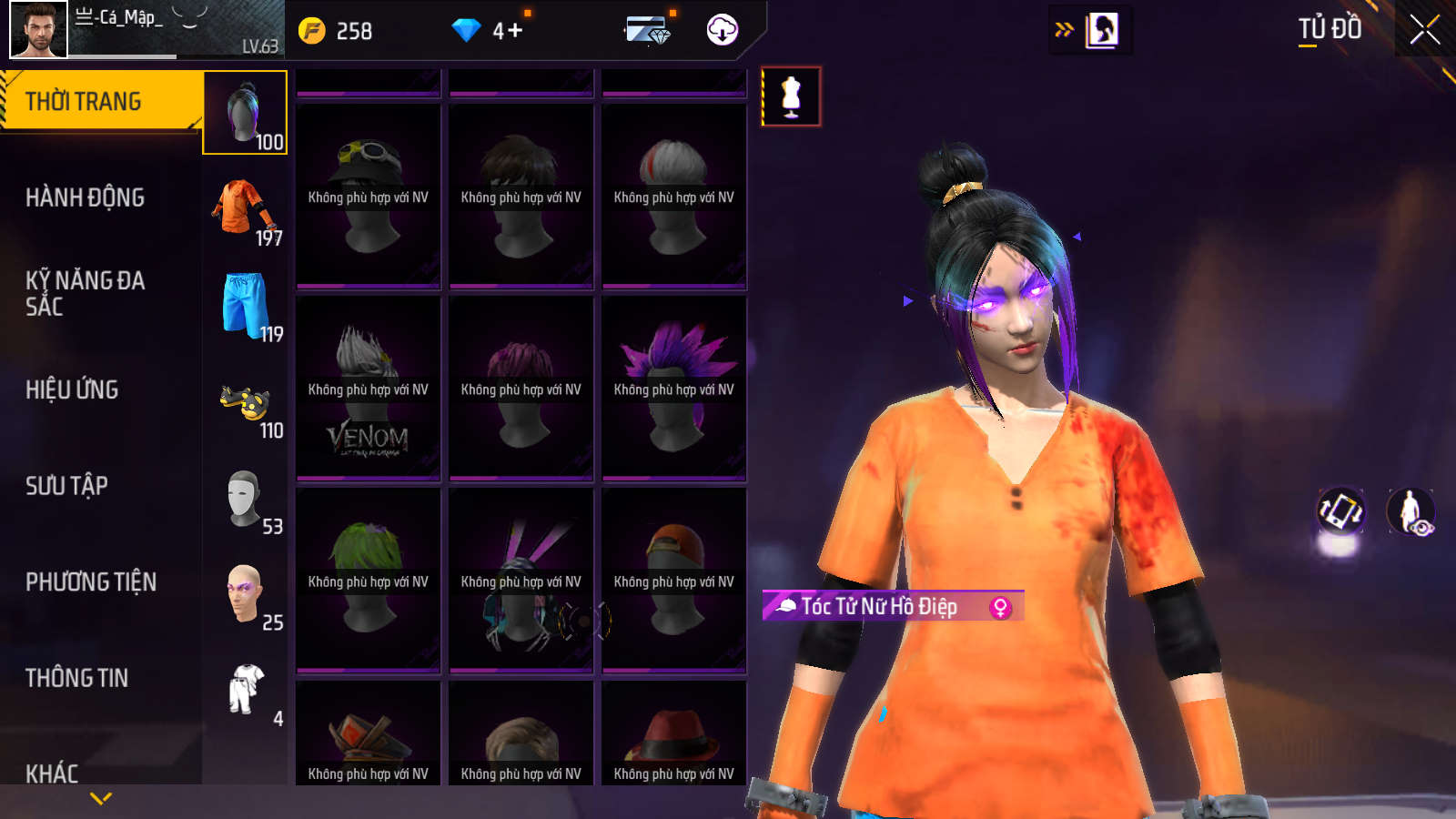Screen dimensions: 1456x819
Task: Open the white mask category
Action: point(245,499)
